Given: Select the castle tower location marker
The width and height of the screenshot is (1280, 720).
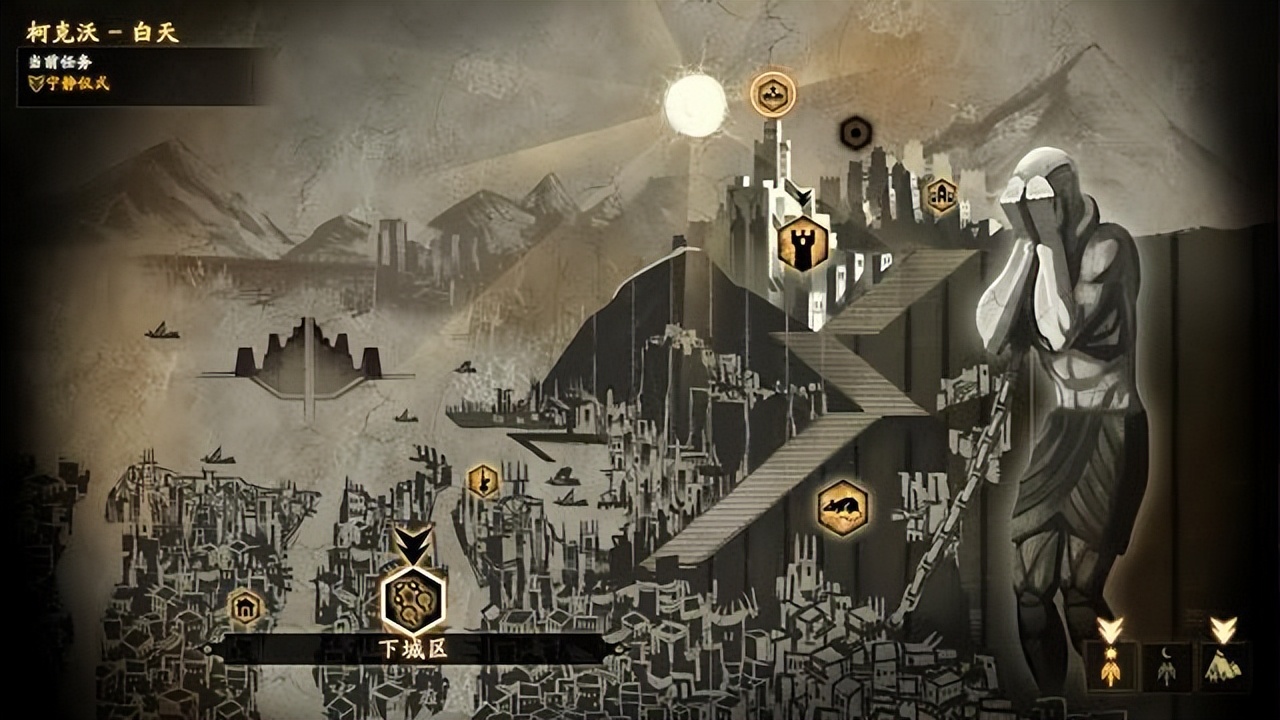Looking at the screenshot, I should [x=802, y=243].
